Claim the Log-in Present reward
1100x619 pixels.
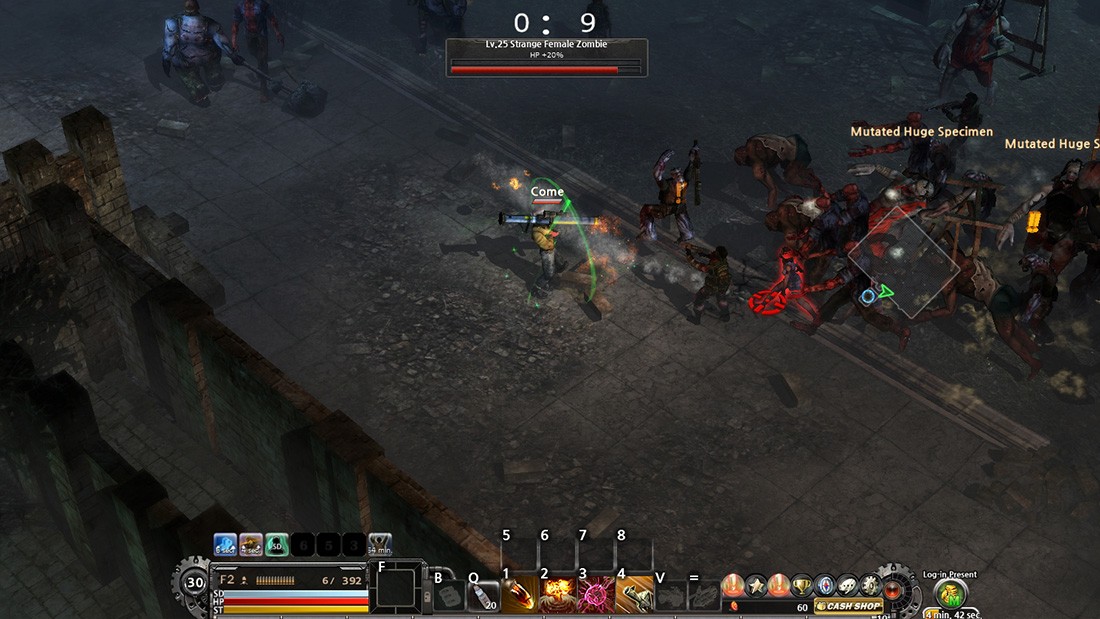(x=950, y=594)
